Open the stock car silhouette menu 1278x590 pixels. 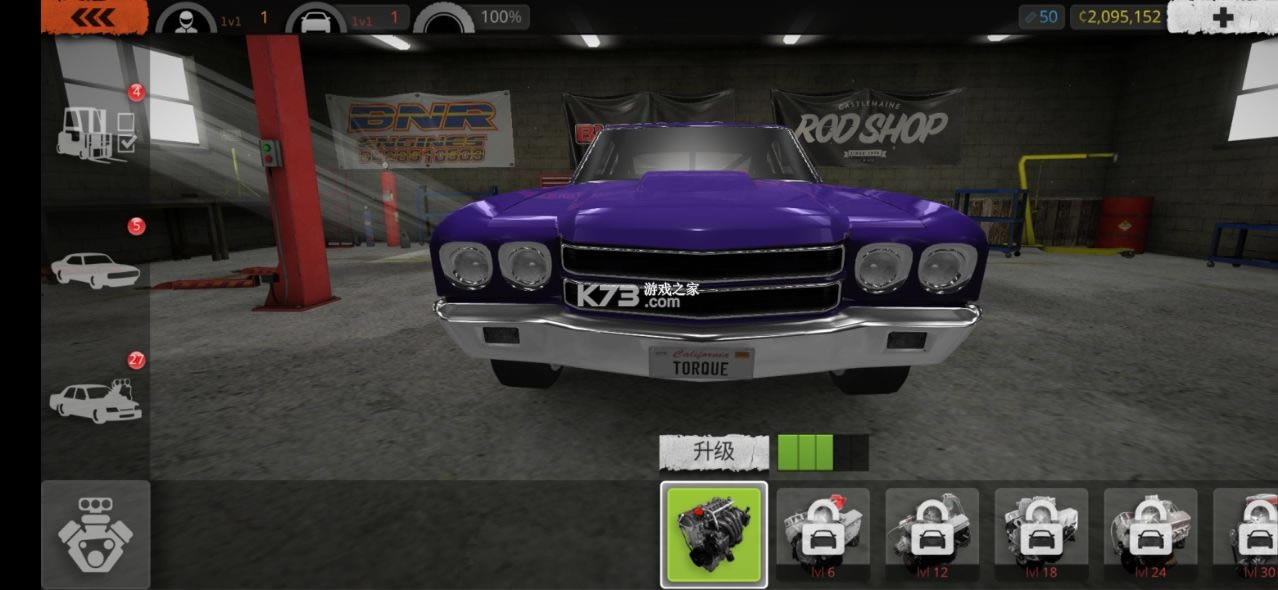[x=96, y=267]
